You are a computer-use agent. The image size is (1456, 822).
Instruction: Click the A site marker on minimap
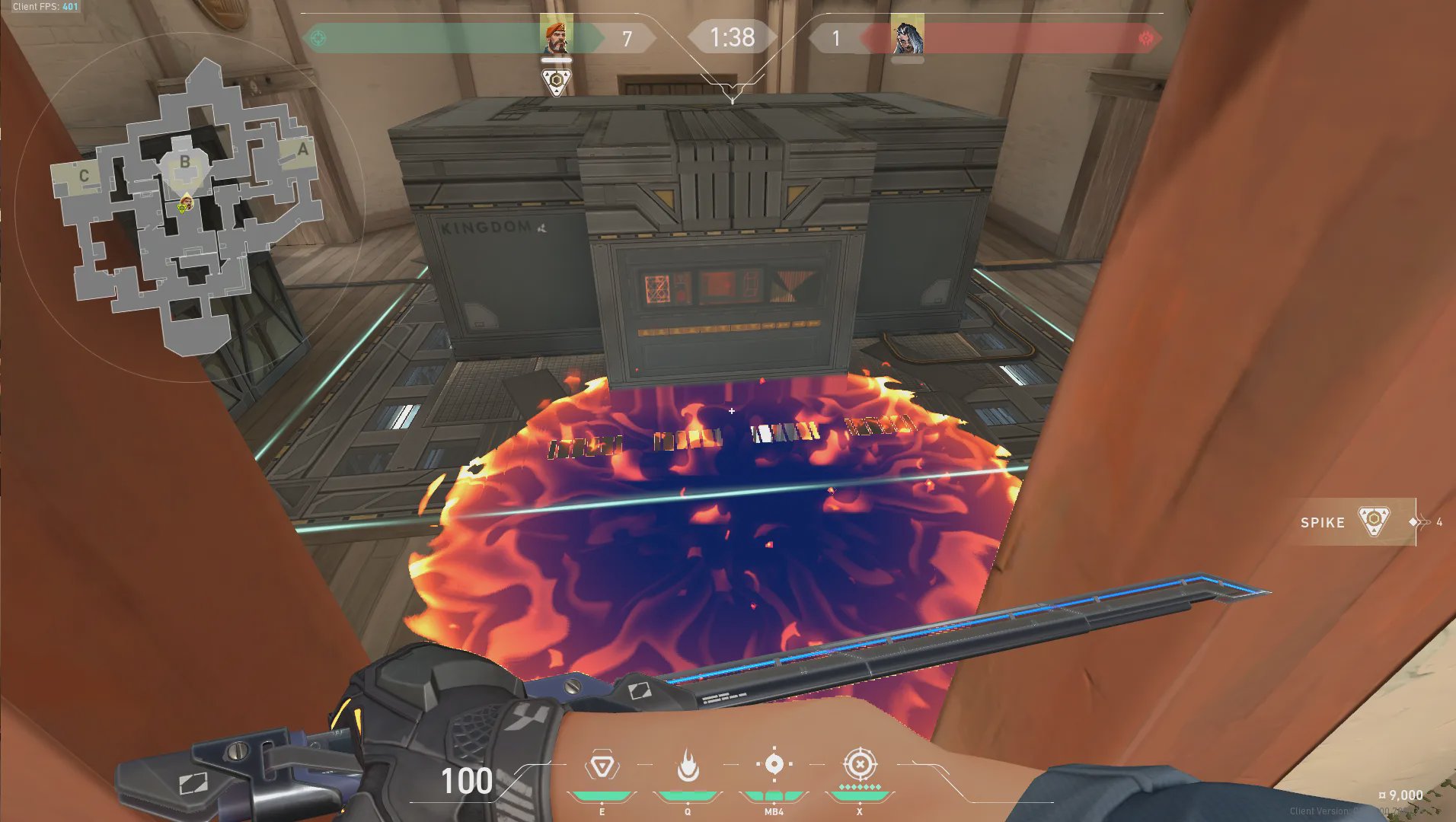click(x=303, y=150)
